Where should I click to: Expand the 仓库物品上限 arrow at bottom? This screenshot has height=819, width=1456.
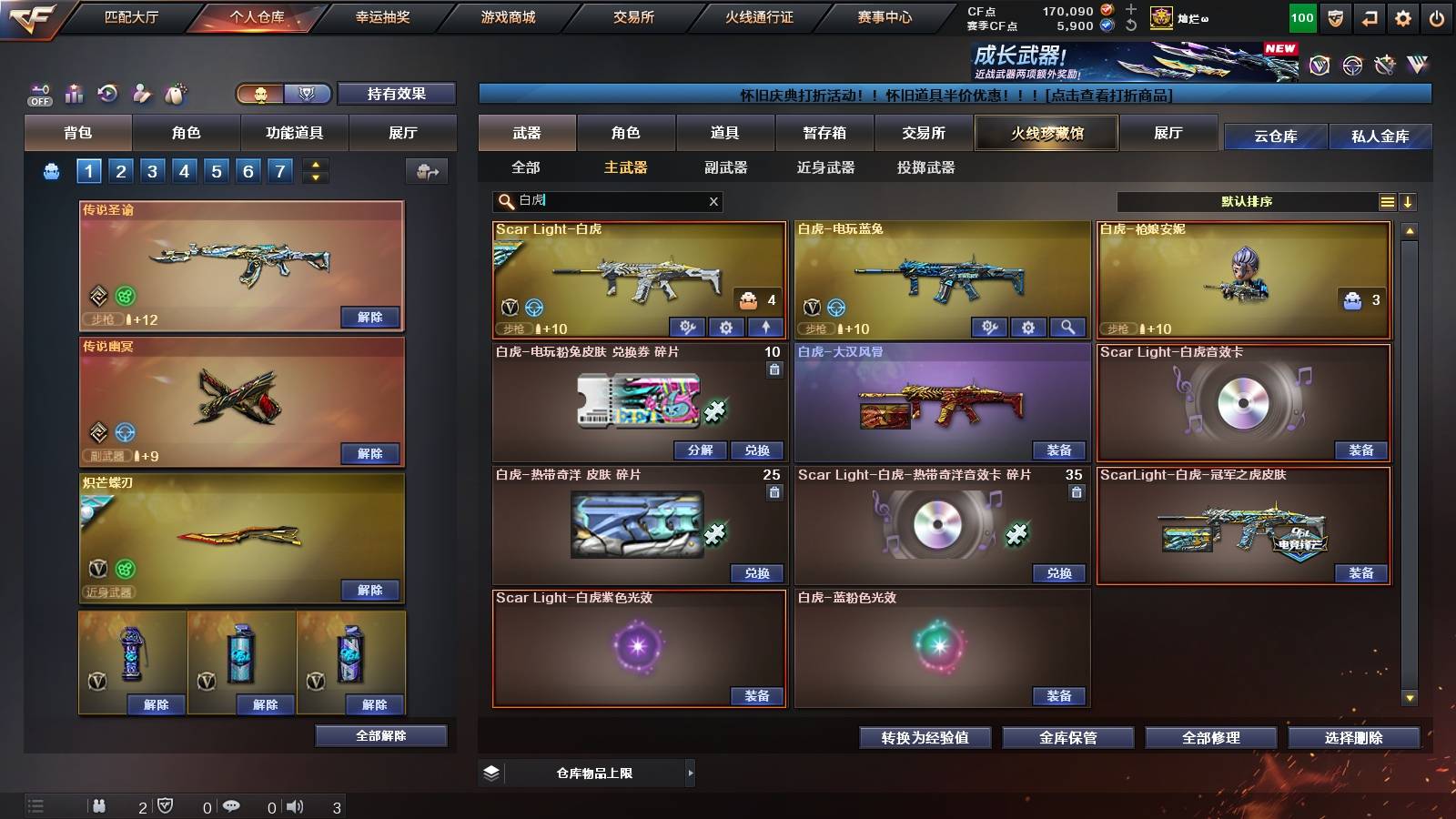click(690, 773)
